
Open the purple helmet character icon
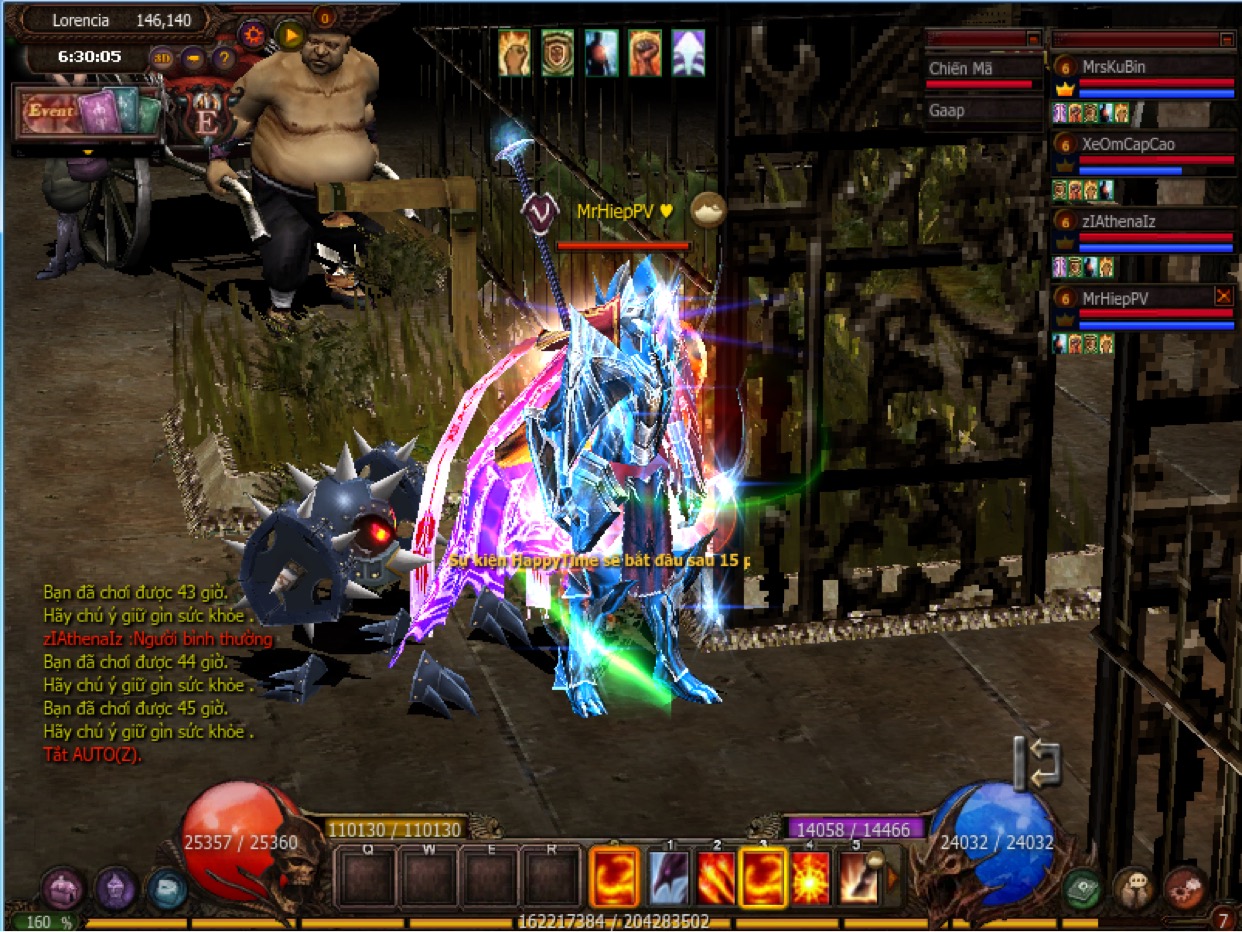click(115, 888)
